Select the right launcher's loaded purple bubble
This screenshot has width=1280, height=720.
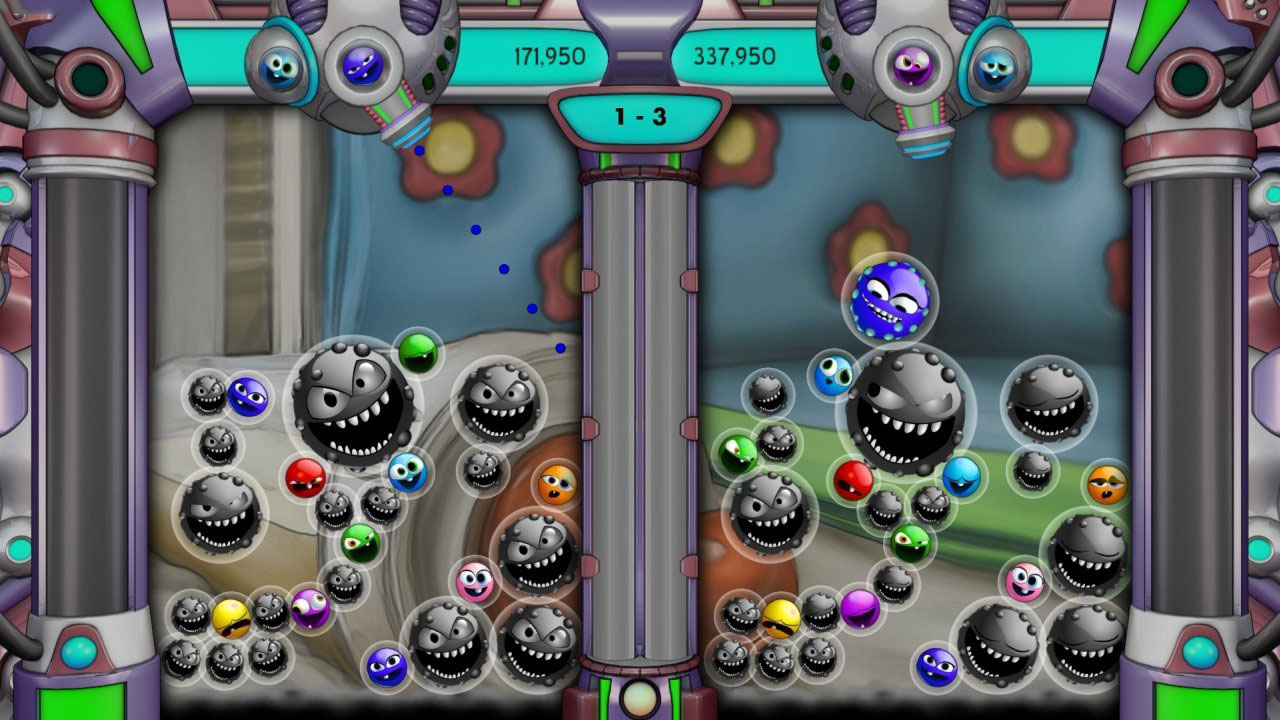912,66
